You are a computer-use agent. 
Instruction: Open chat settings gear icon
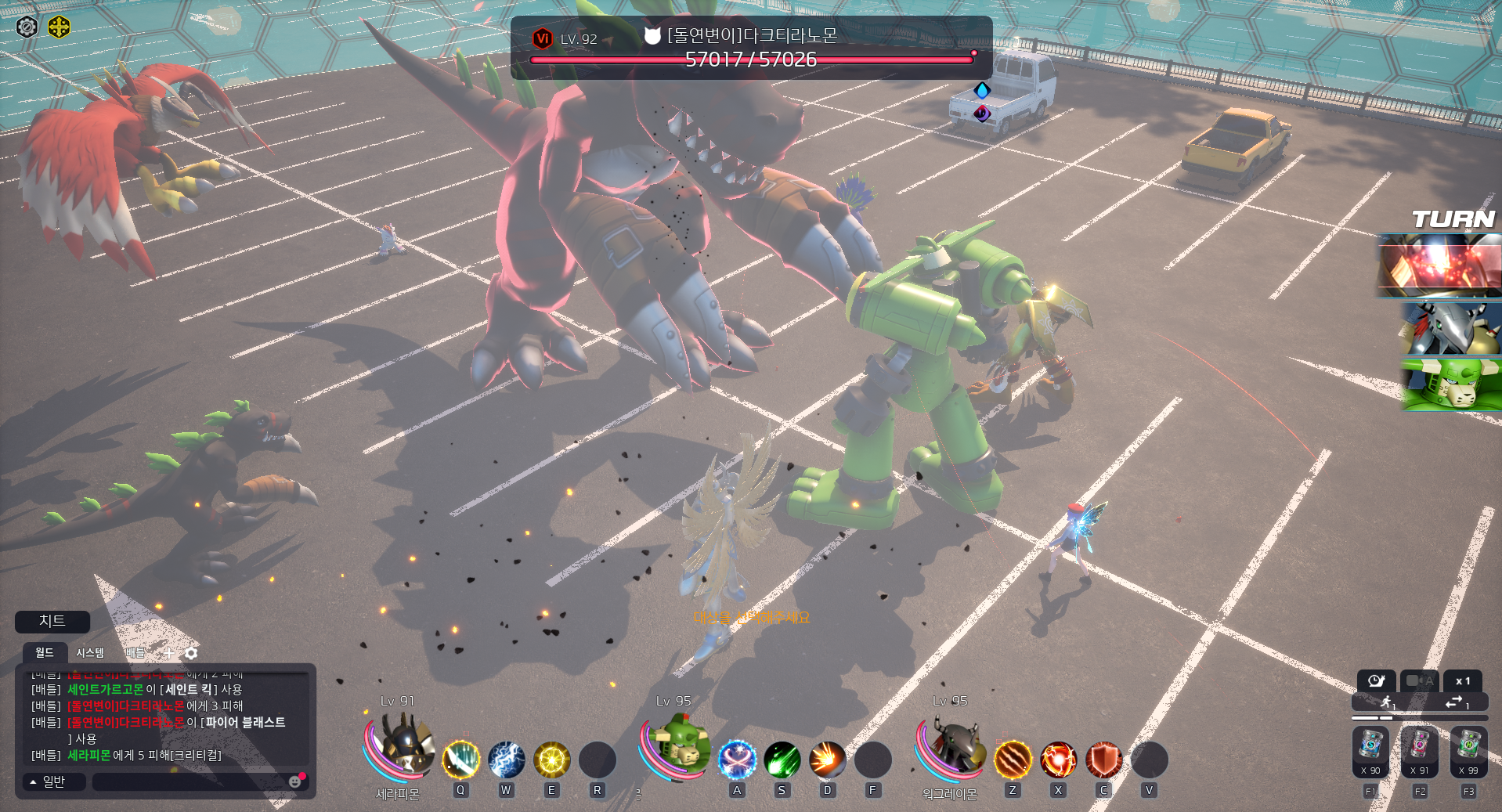click(191, 652)
